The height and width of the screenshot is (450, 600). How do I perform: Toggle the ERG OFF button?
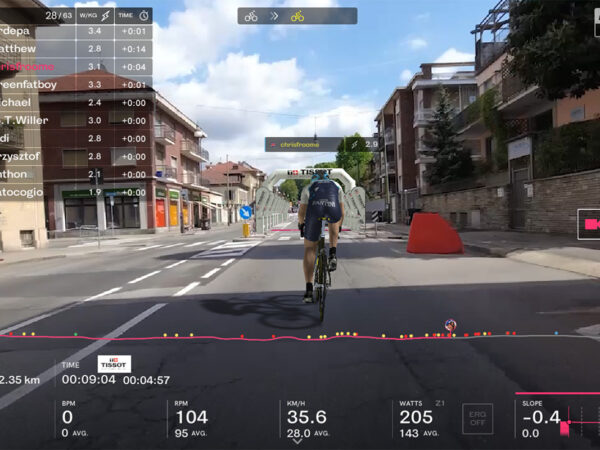coord(477,418)
